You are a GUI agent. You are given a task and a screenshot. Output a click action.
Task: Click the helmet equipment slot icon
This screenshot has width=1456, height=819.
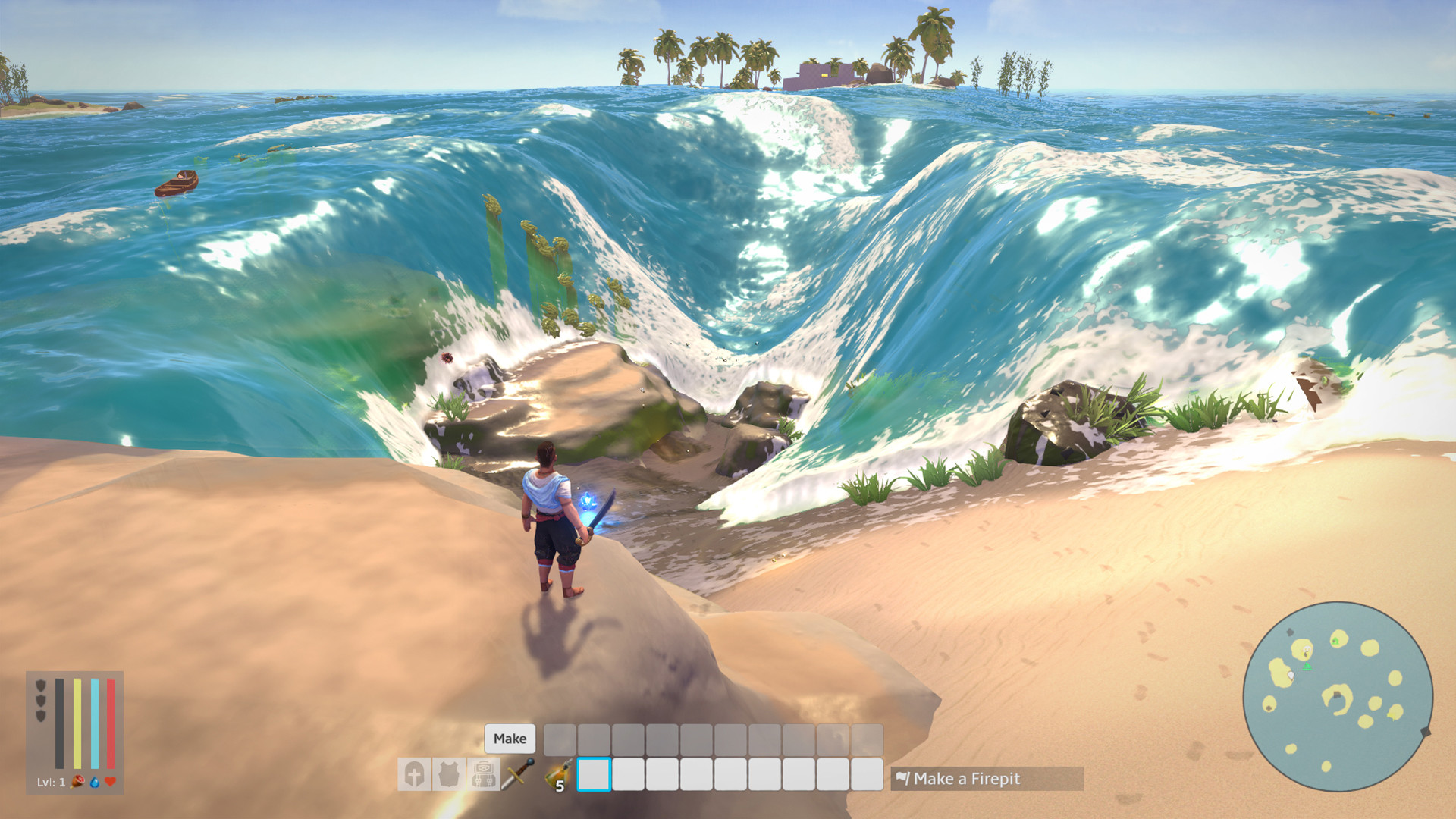coord(416,774)
